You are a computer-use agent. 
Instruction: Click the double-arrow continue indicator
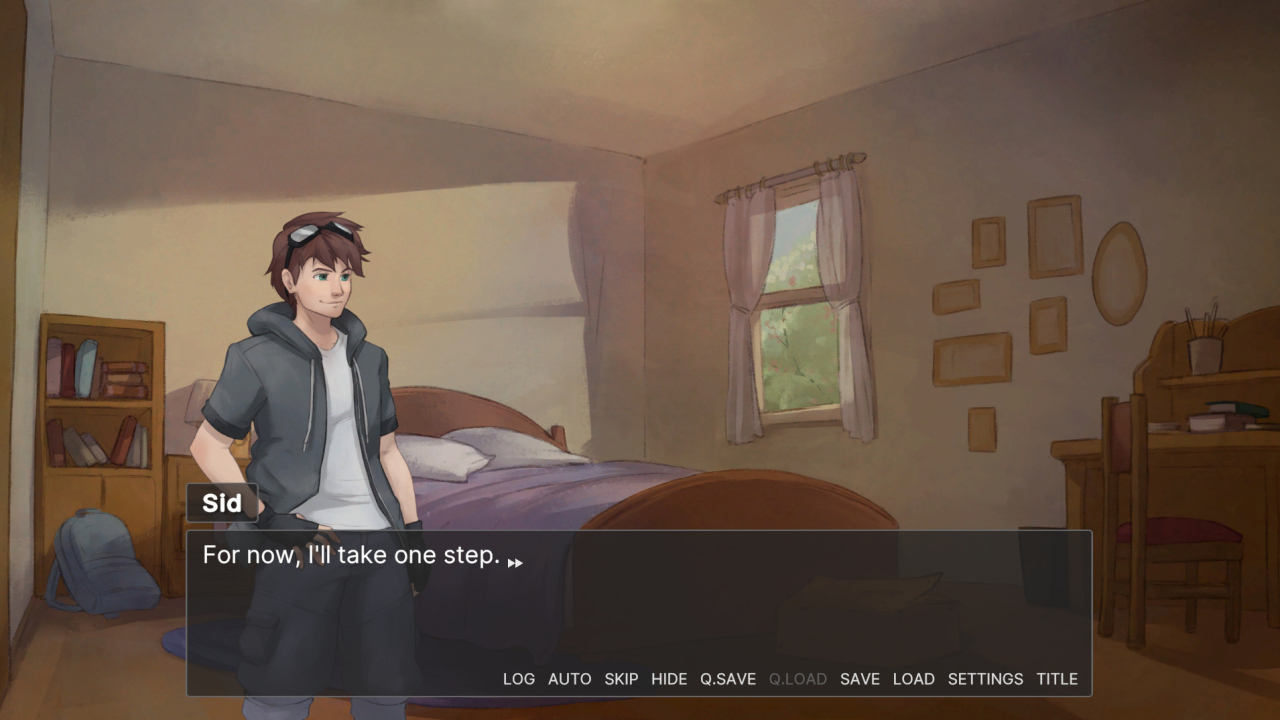515,563
